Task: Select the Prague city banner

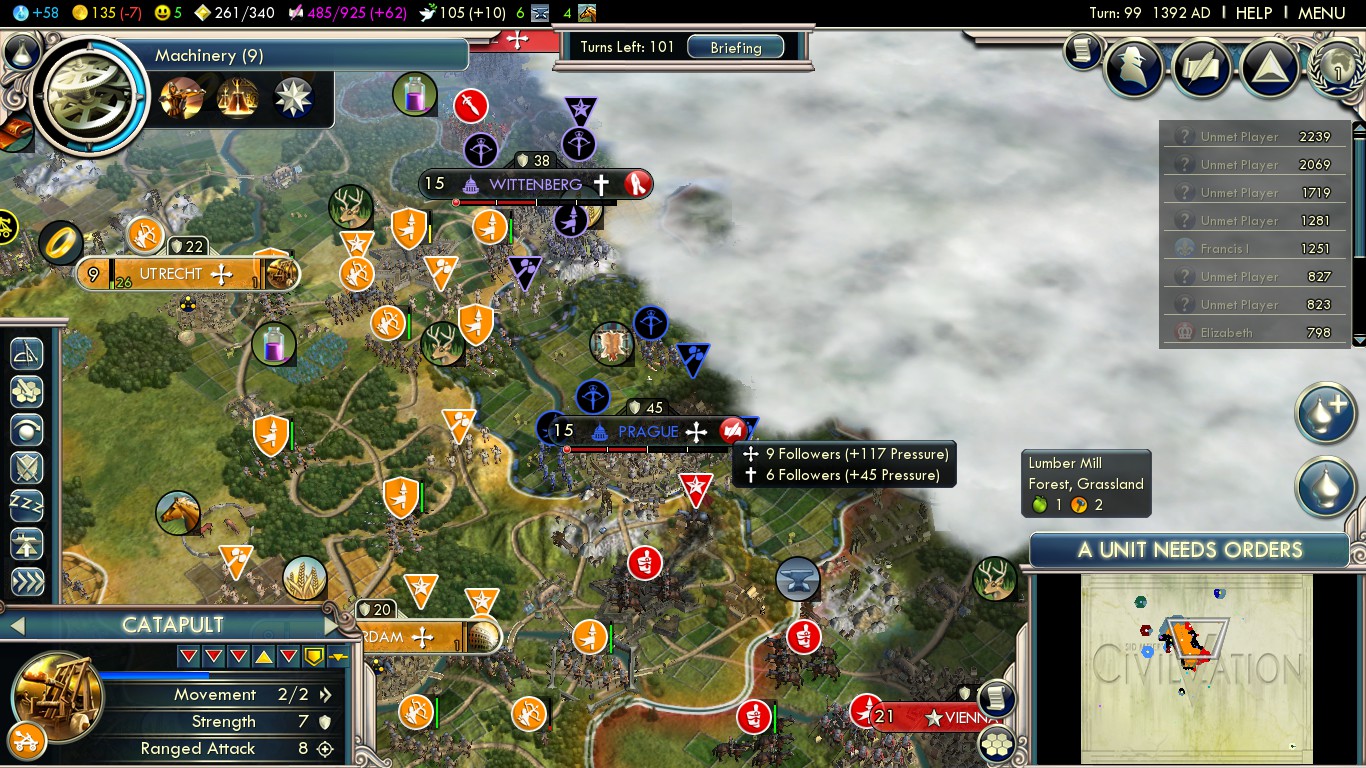Action: click(x=648, y=432)
